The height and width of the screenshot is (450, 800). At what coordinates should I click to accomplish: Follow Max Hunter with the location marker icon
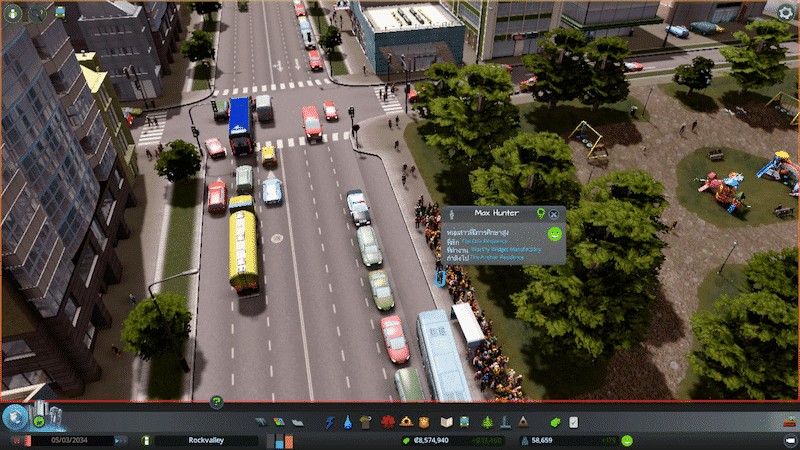coord(541,213)
